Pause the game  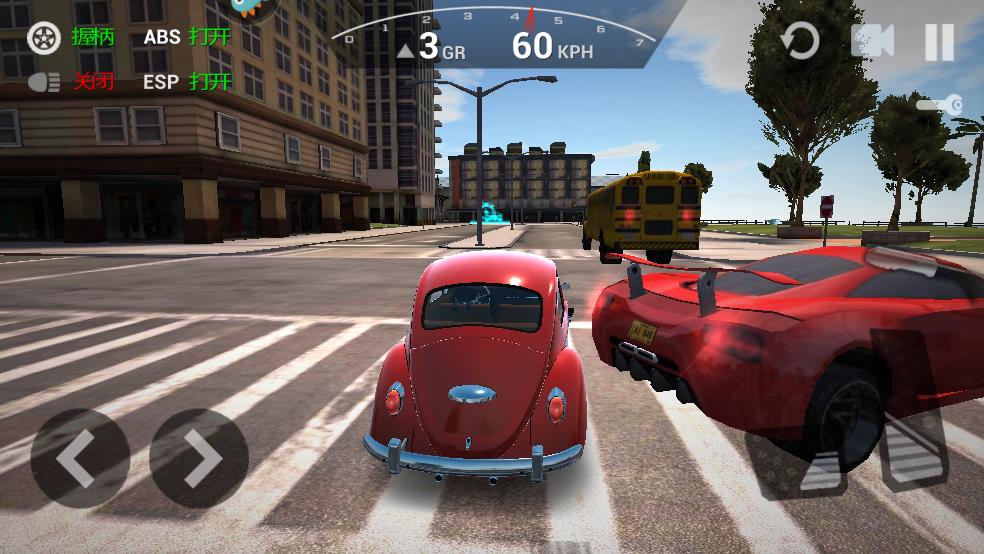[x=939, y=42]
